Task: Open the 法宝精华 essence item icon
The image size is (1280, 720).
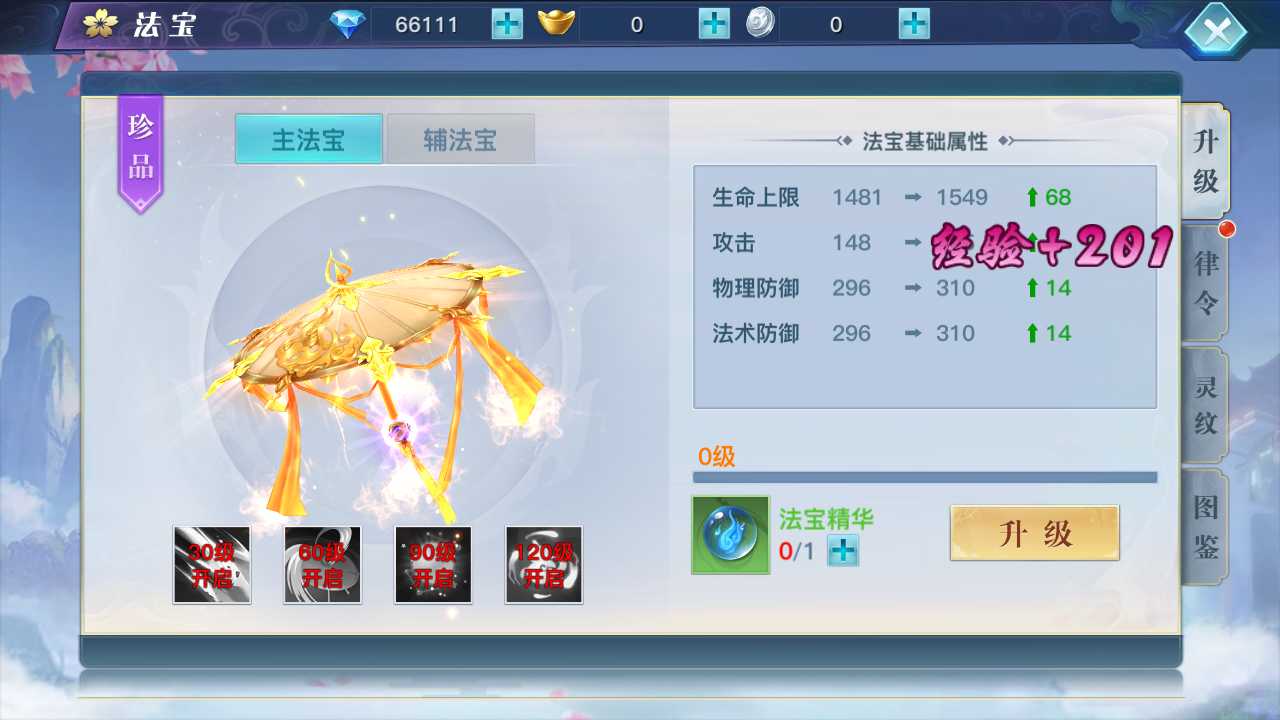Action: pyautogui.click(x=729, y=534)
